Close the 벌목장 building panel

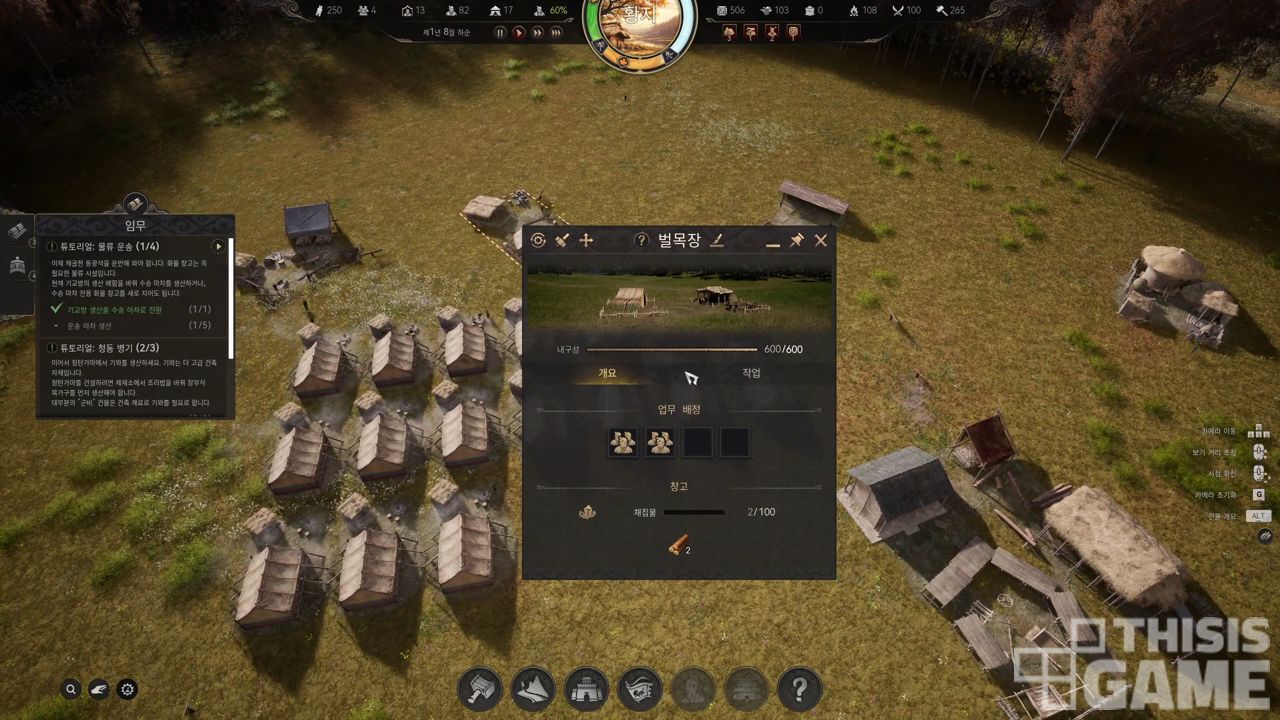pos(821,240)
